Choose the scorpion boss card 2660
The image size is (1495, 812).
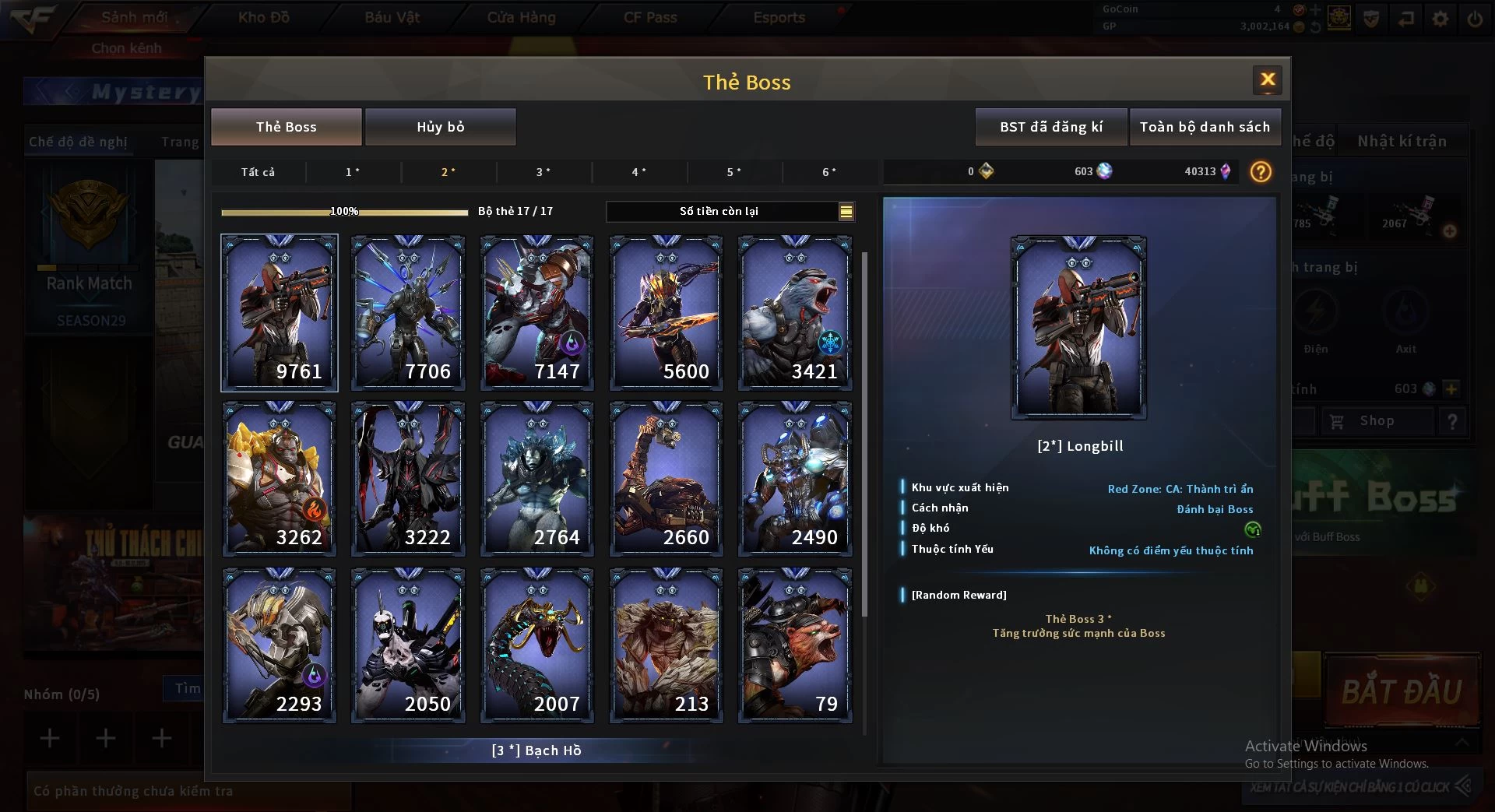click(x=666, y=479)
